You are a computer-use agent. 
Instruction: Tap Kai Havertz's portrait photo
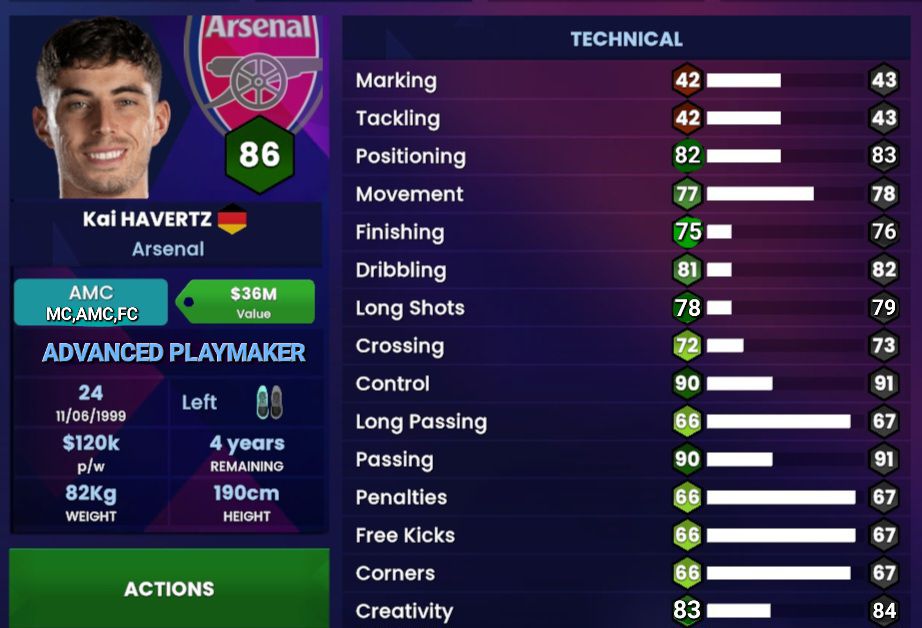pyautogui.click(x=100, y=110)
